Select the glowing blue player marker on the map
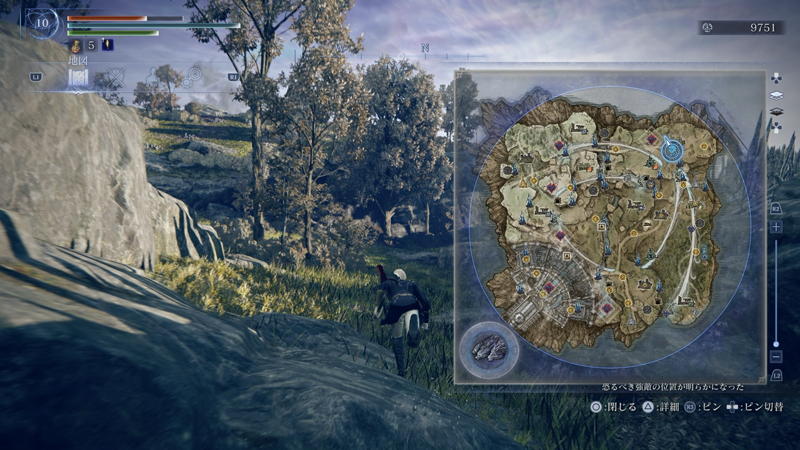Viewport: 800px width, 450px height. 672,151
